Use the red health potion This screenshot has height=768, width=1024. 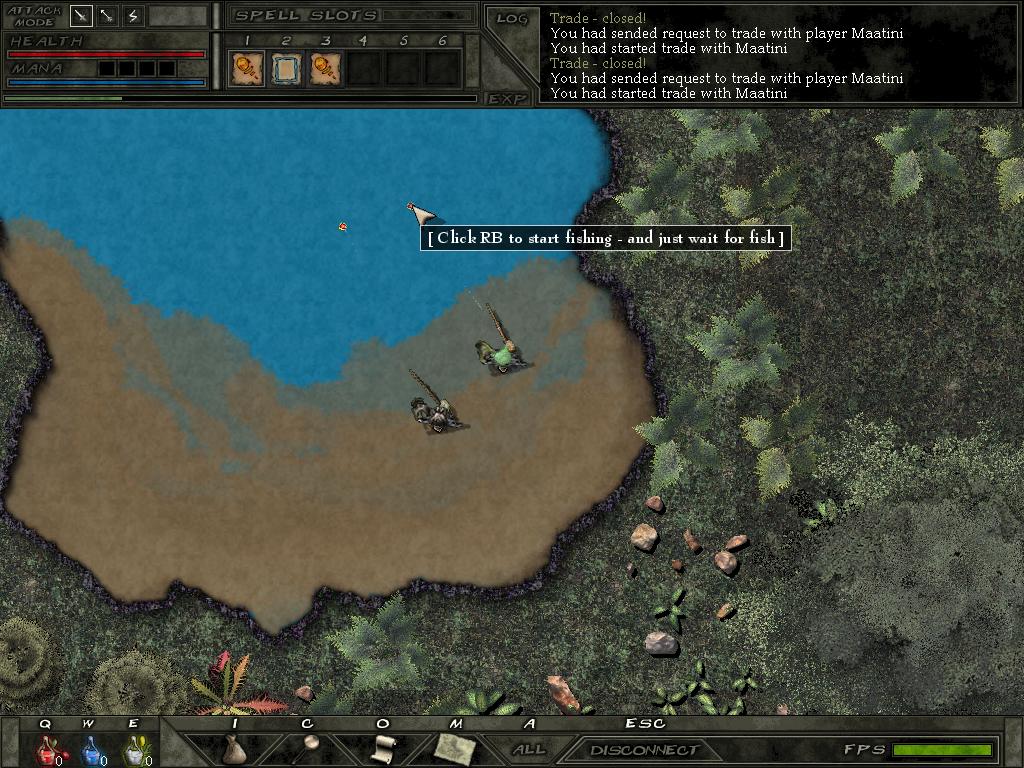pyautogui.click(x=46, y=749)
